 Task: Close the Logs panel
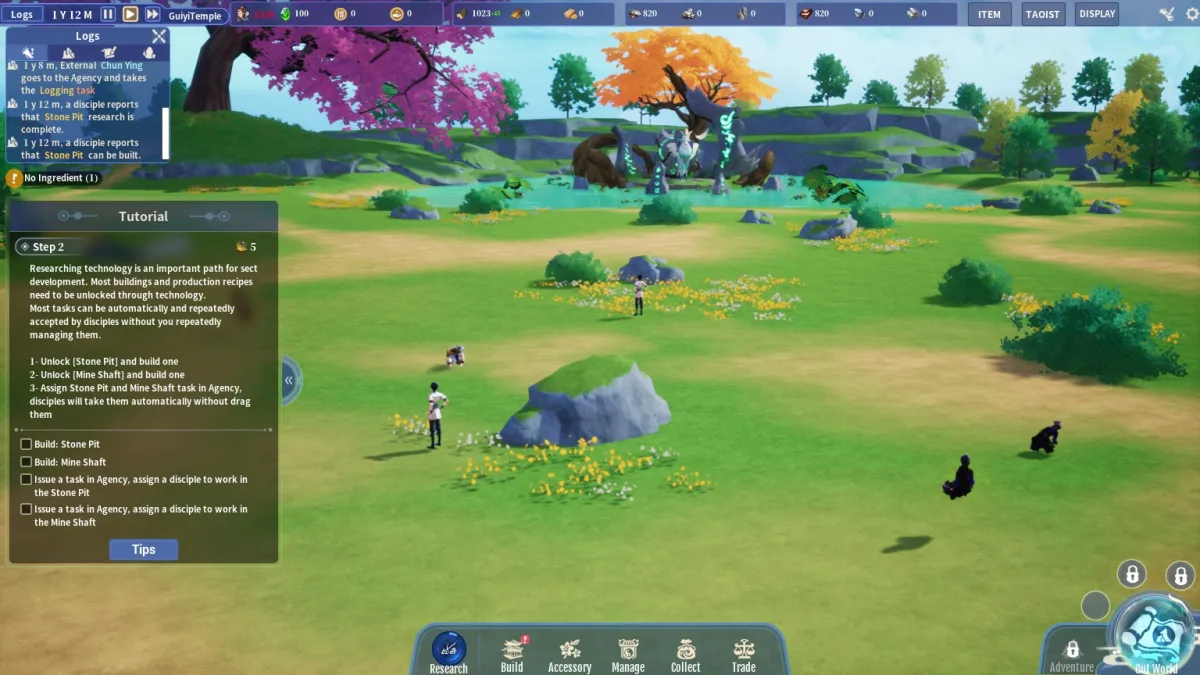point(159,36)
